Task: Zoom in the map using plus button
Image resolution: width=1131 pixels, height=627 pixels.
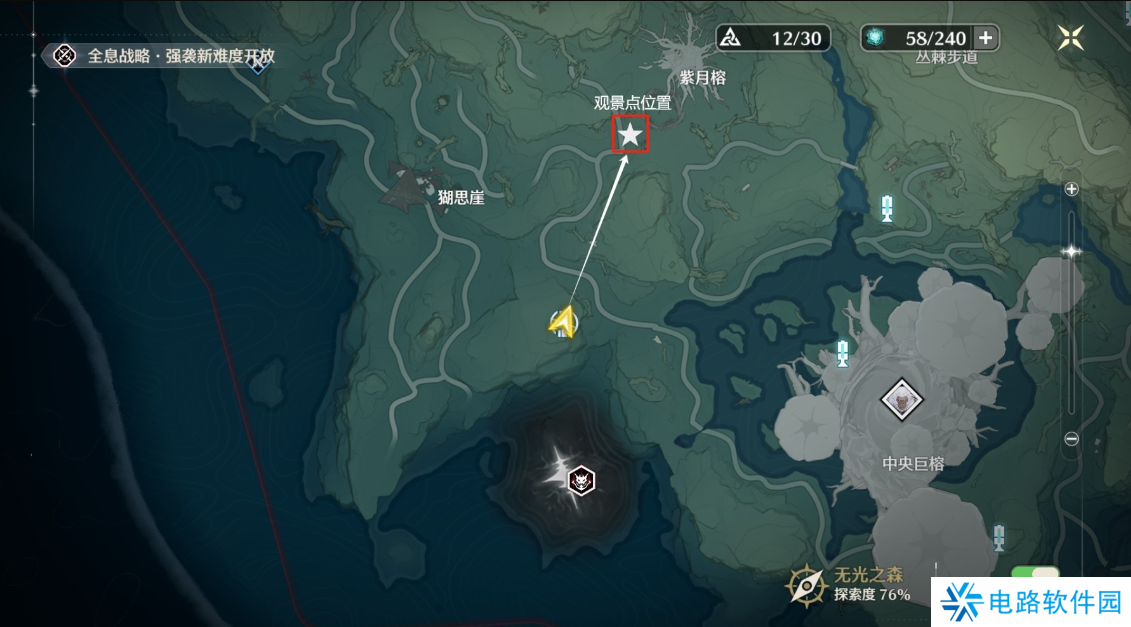Action: click(x=1072, y=189)
